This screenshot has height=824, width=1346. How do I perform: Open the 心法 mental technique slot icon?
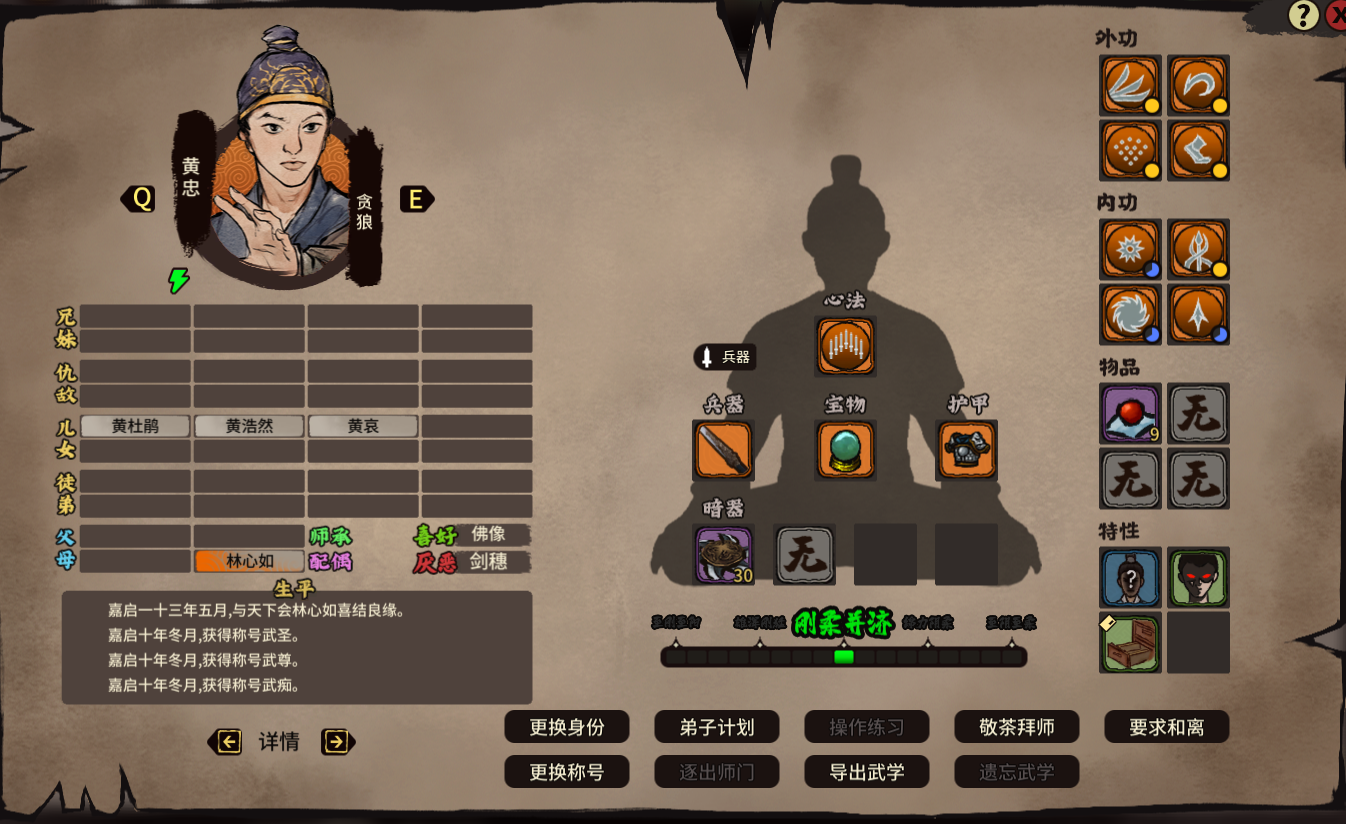coord(845,346)
